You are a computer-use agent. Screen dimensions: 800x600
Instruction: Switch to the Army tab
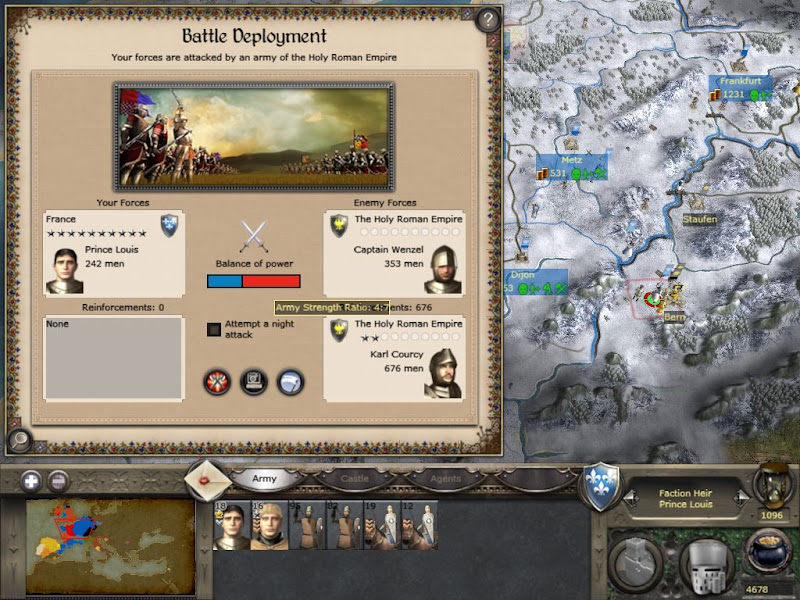264,479
